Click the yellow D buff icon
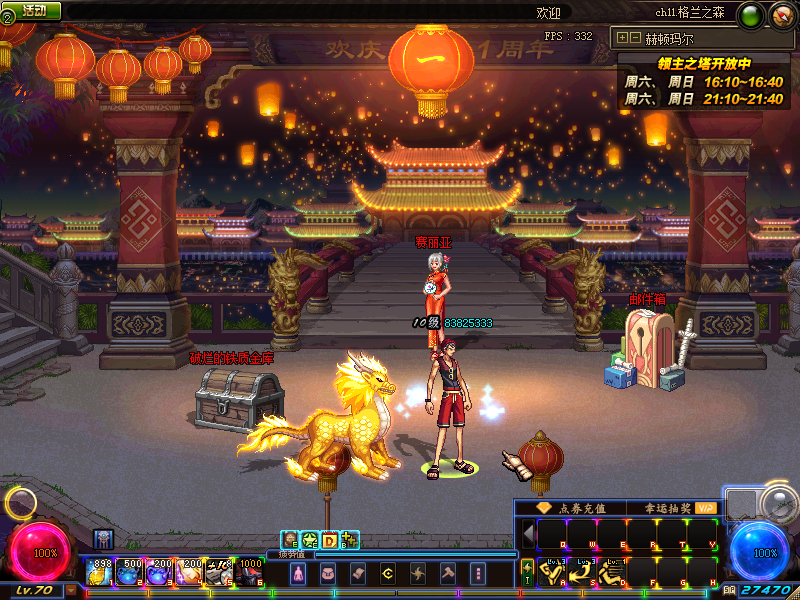This screenshot has width=800, height=600. 329,540
